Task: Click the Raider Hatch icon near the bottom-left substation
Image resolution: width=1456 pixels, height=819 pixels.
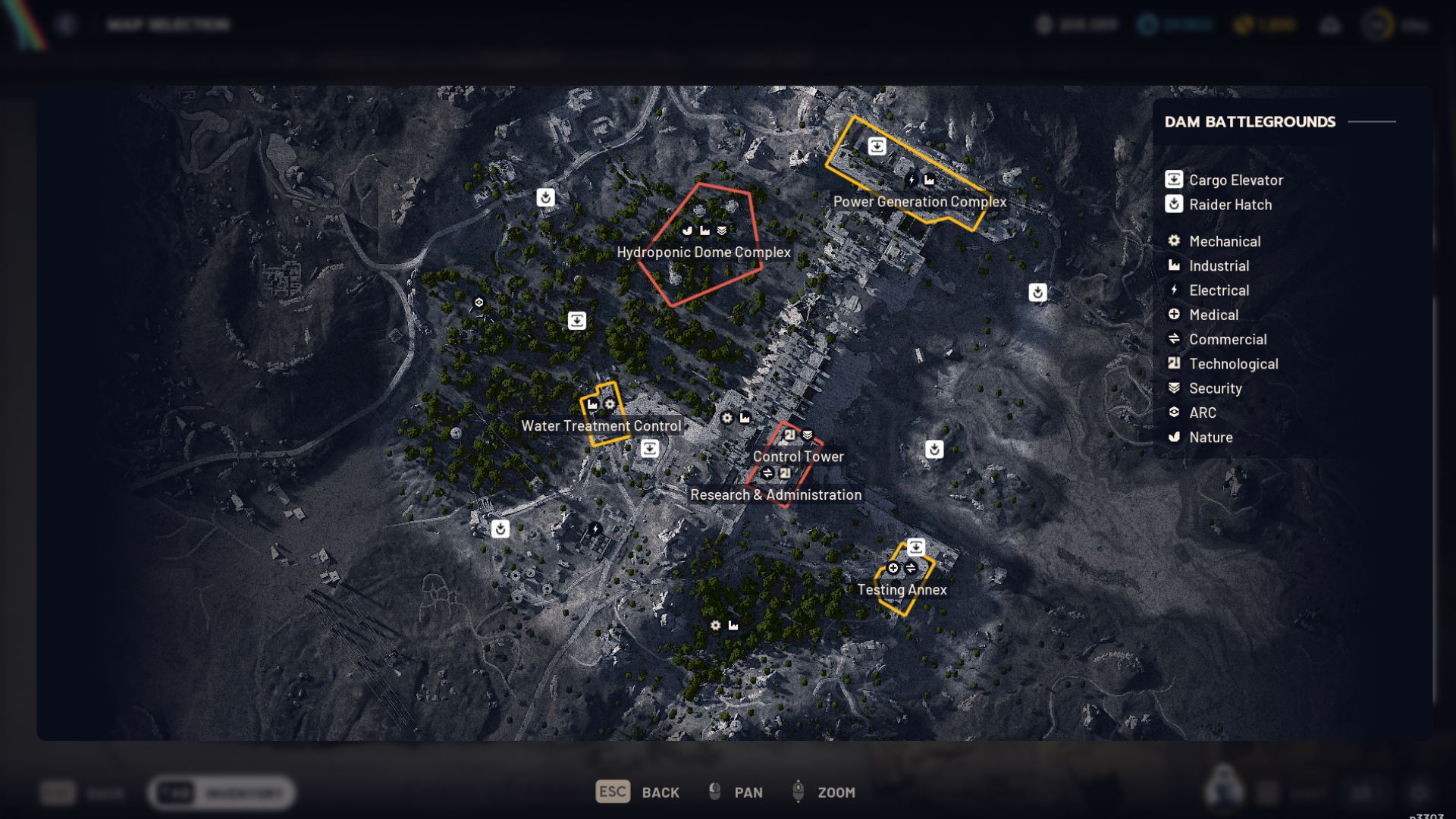Action: coord(500,529)
